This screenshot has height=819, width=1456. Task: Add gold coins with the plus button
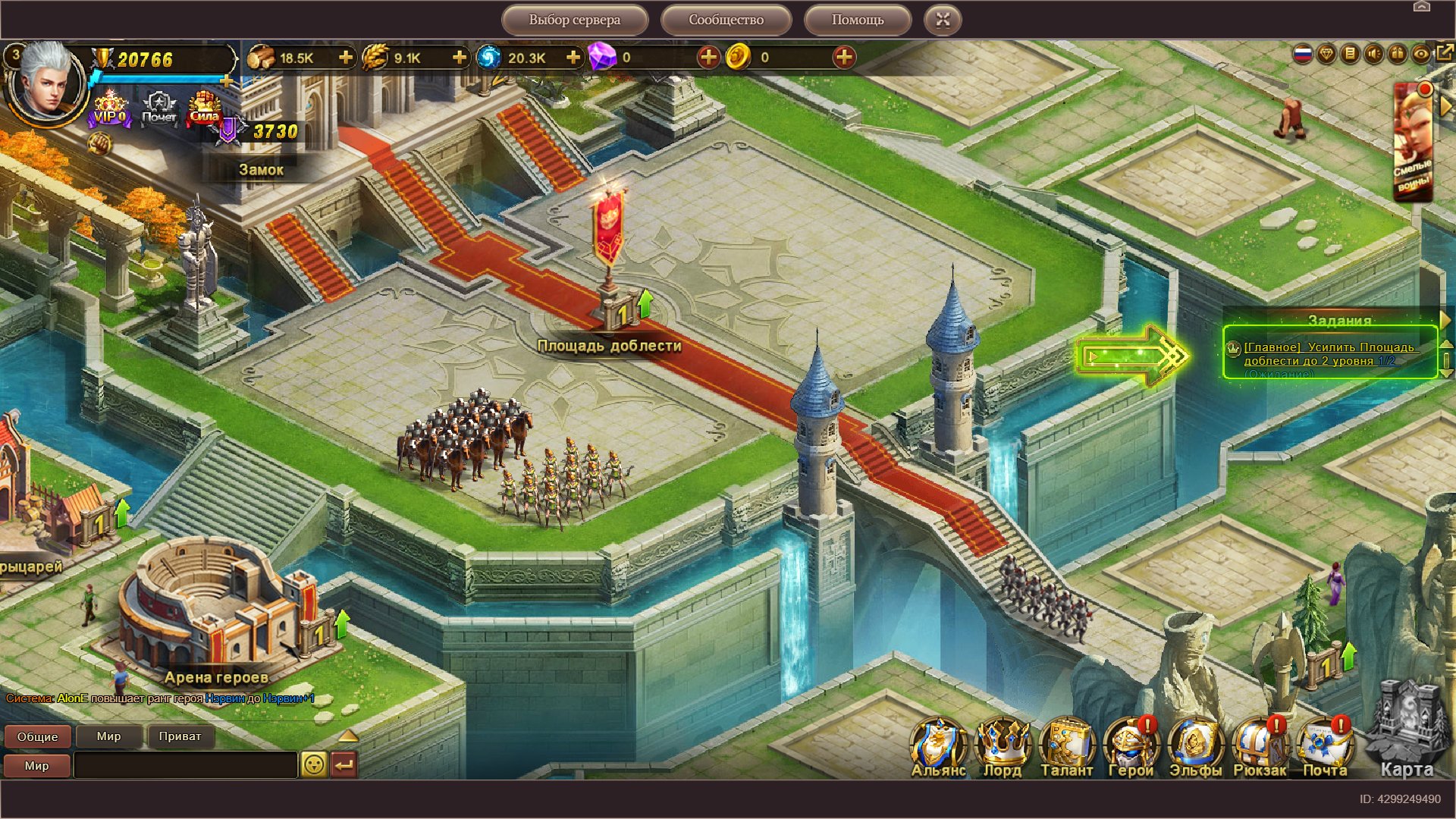tap(843, 58)
